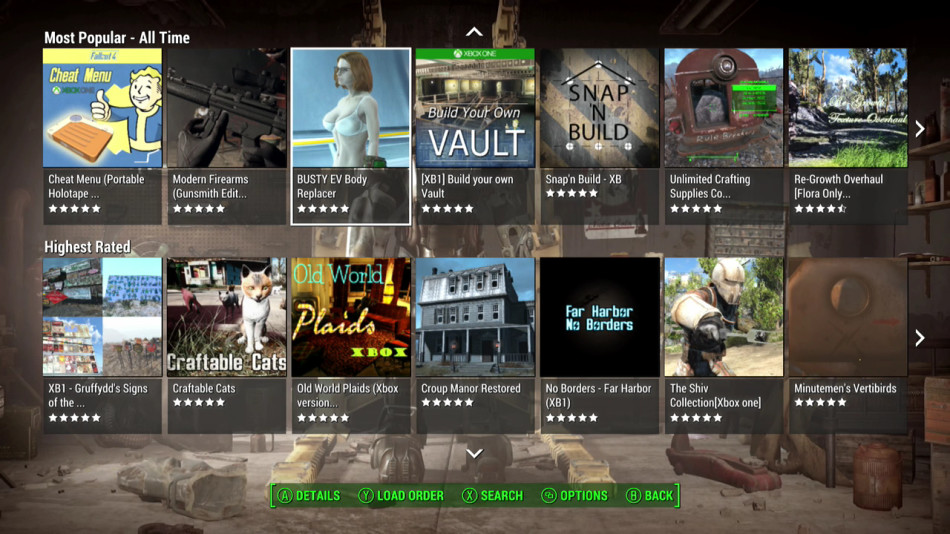
Task: Open the mod Search option
Action: (x=492, y=495)
